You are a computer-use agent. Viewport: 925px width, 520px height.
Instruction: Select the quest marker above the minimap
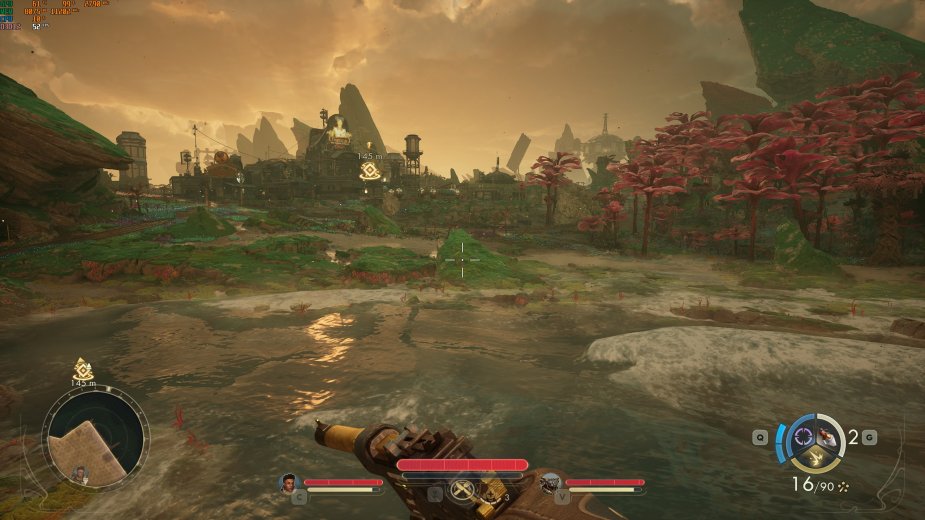point(83,368)
